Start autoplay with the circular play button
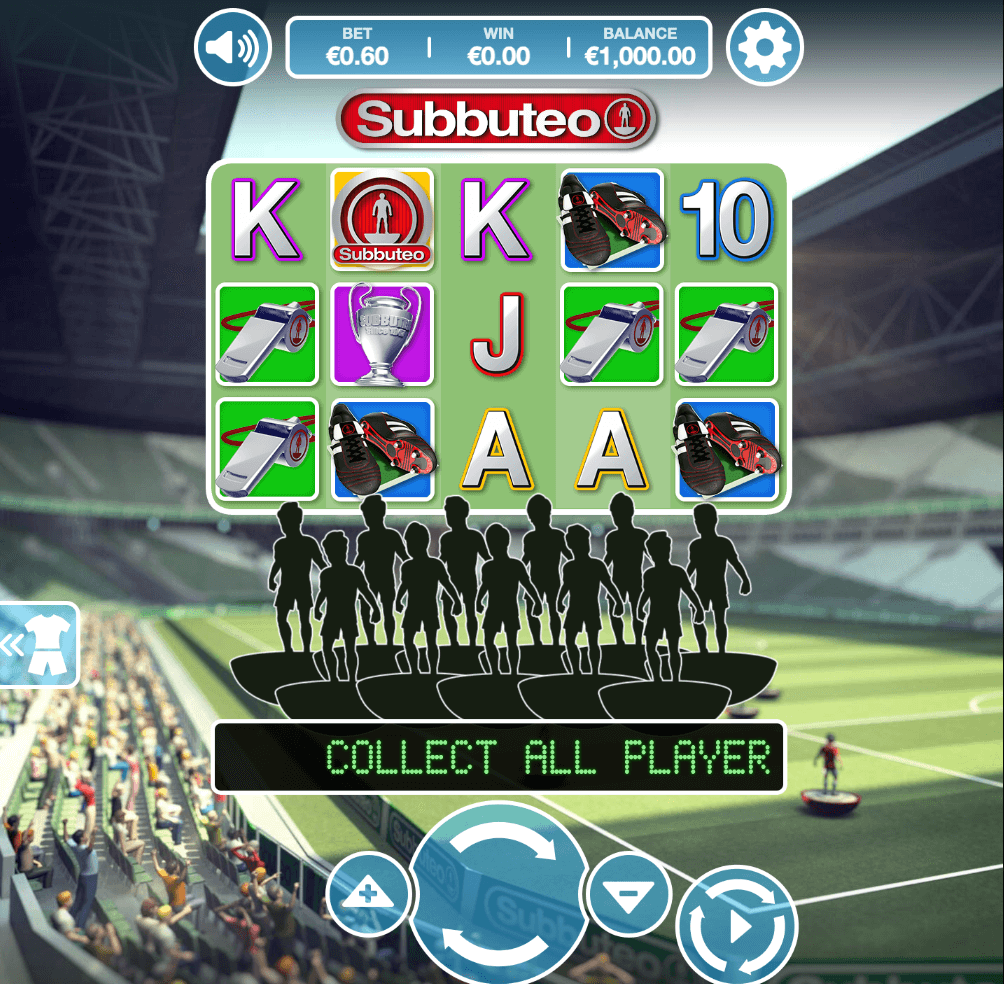Image resolution: width=1004 pixels, height=984 pixels. 737,926
